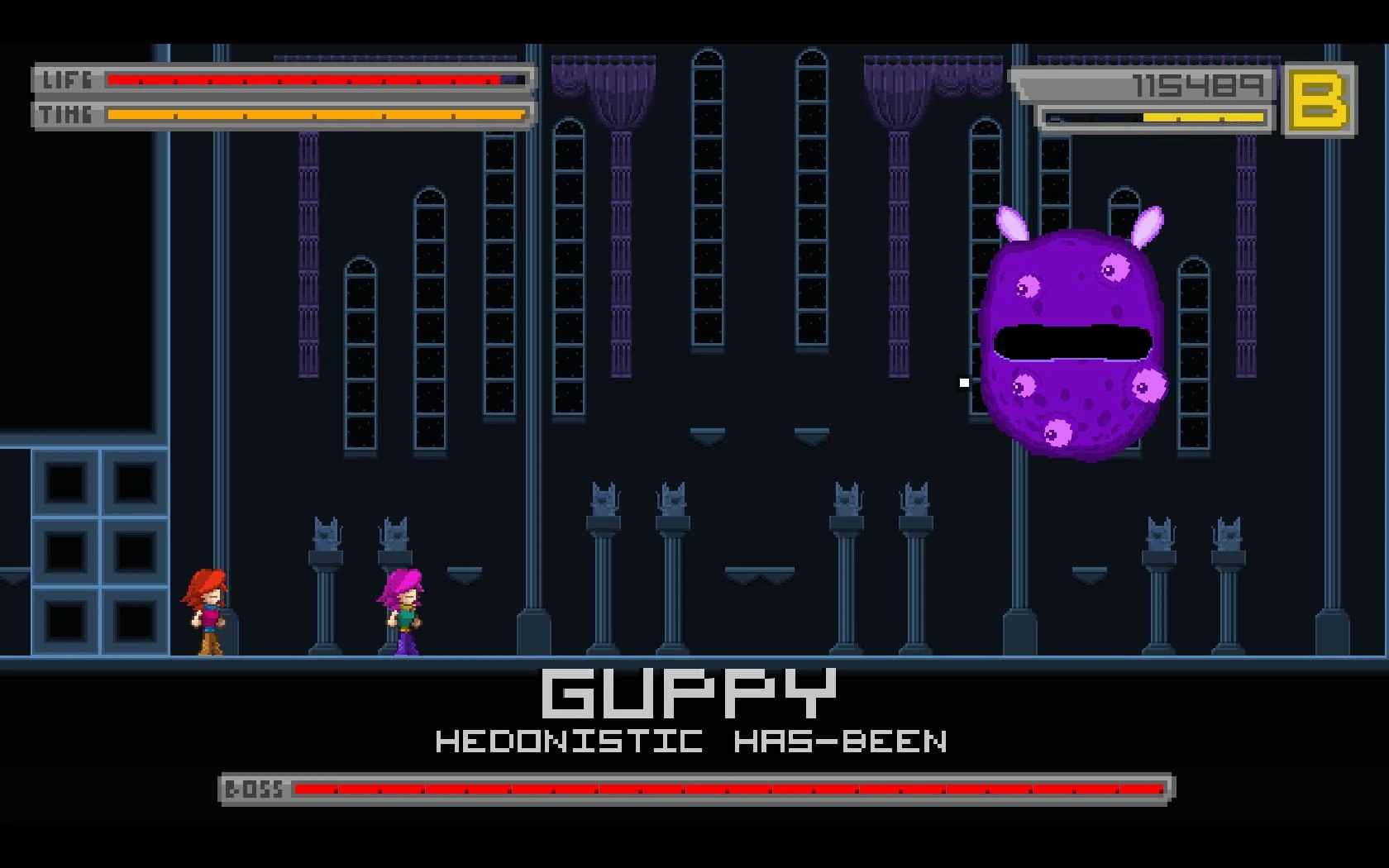Click Guppy's left bunny ear
The height and width of the screenshot is (868, 1389).
click(x=1015, y=223)
